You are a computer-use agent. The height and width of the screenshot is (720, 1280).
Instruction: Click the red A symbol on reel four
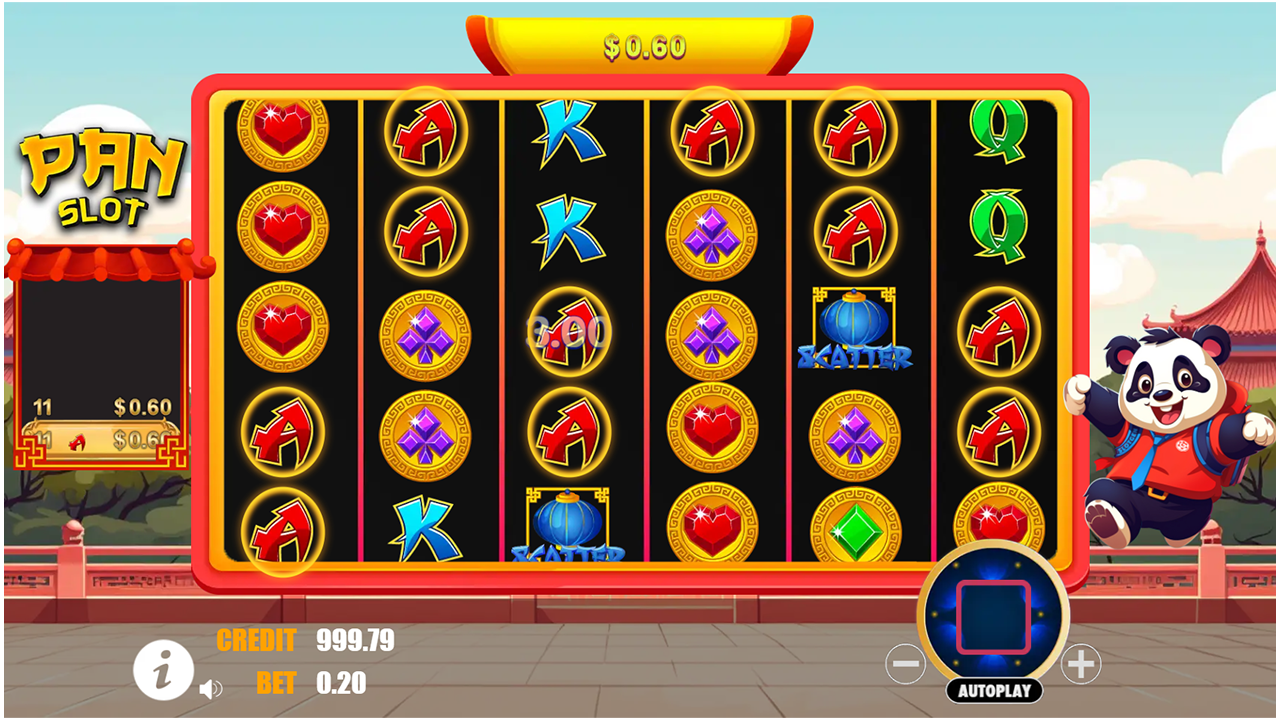(x=710, y=131)
